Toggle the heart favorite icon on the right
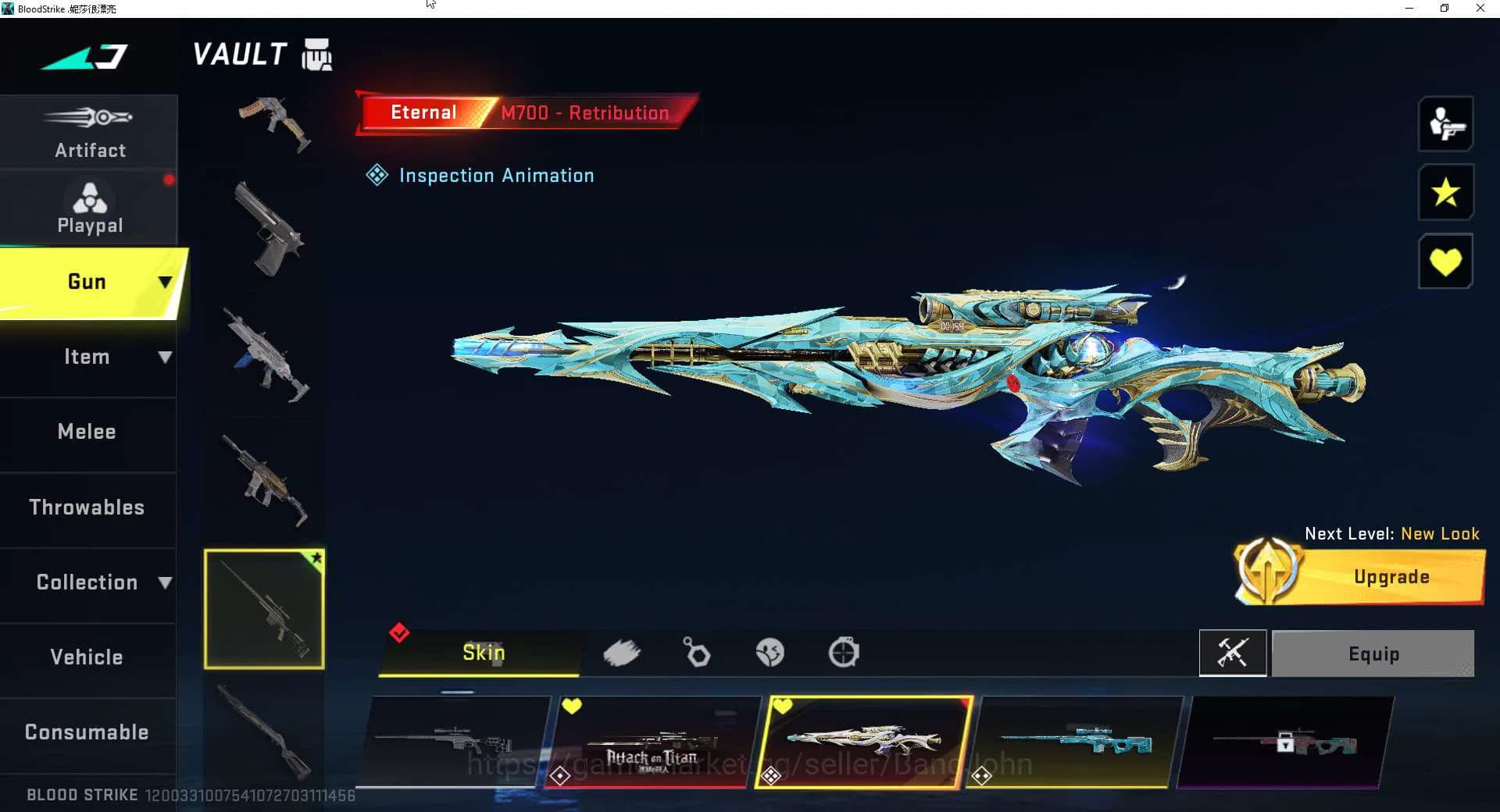1500x812 pixels. 1445,261
